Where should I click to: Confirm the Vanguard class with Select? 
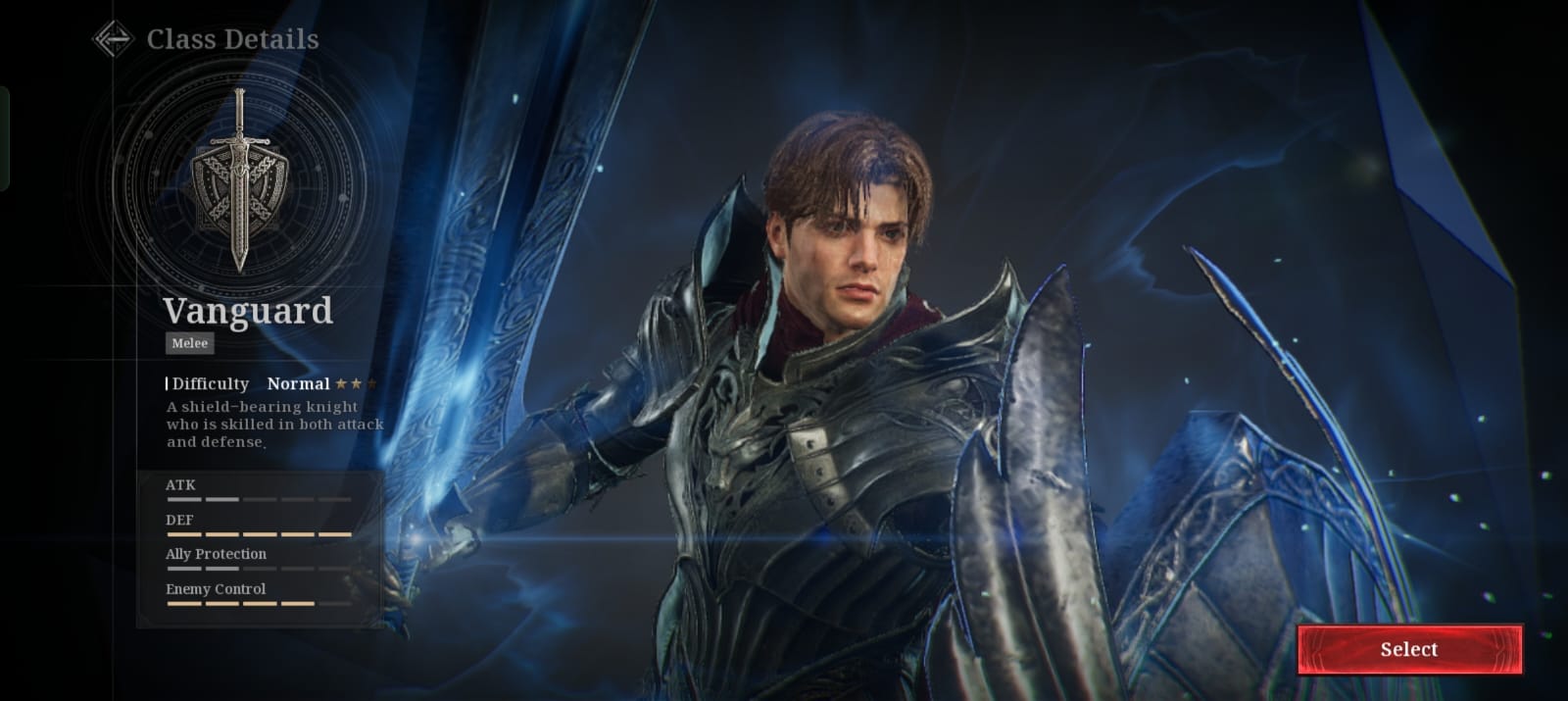click(x=1409, y=649)
